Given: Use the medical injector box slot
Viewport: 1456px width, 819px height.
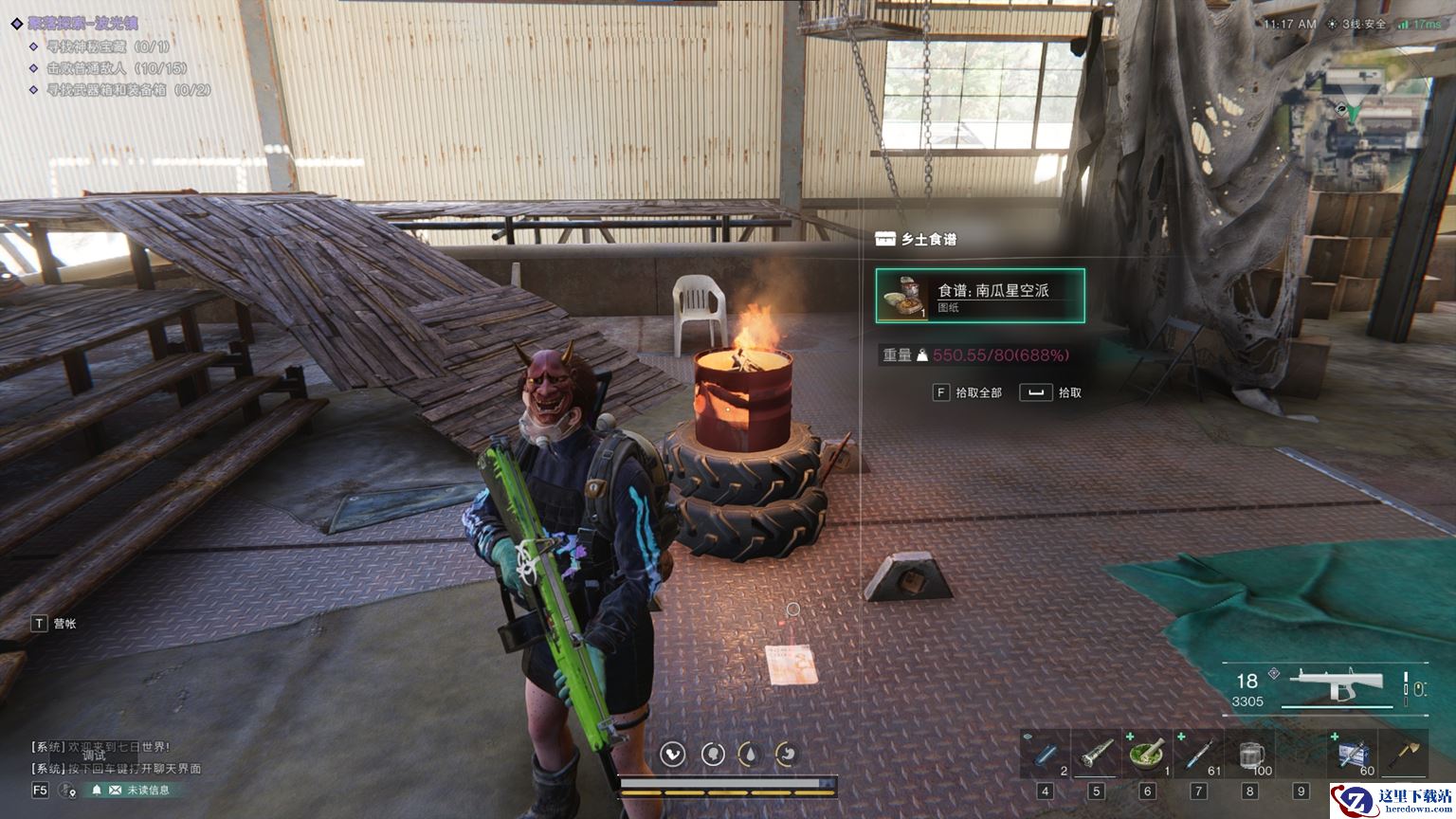Looking at the screenshot, I should 1353,755.
